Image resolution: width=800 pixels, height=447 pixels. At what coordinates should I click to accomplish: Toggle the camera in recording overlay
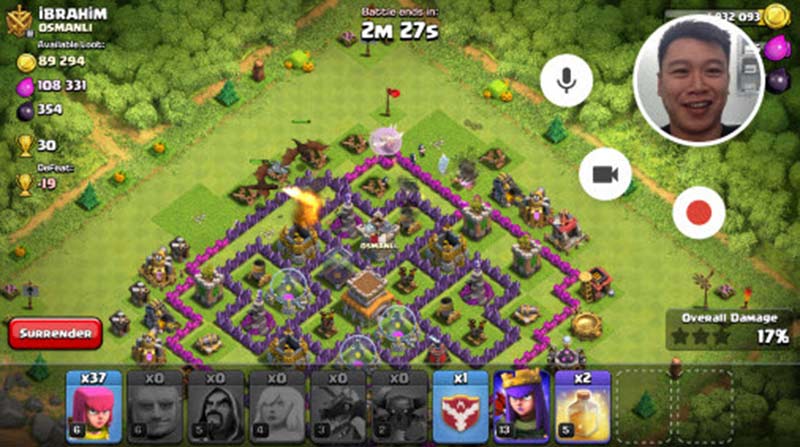tap(604, 174)
